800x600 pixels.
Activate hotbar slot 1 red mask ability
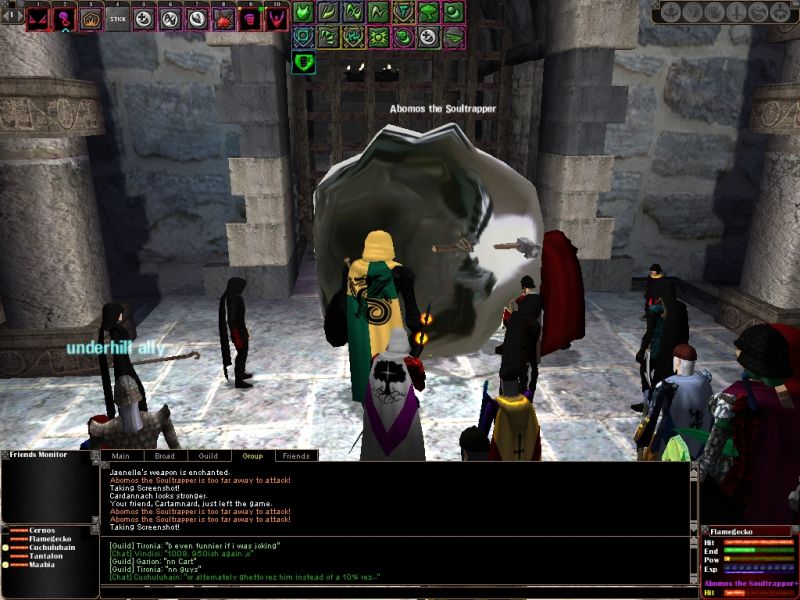point(38,18)
